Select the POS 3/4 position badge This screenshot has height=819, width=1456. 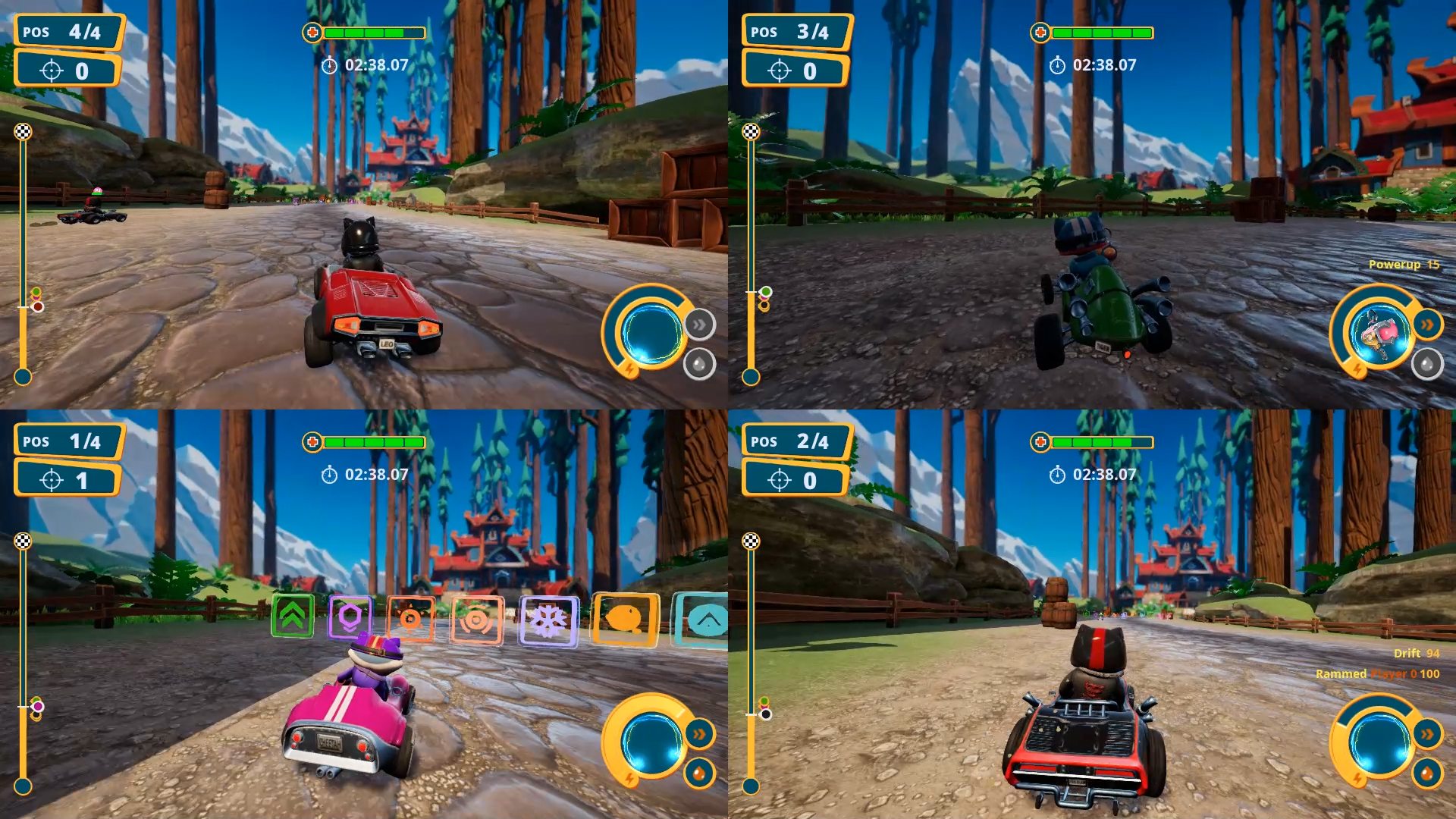click(794, 32)
